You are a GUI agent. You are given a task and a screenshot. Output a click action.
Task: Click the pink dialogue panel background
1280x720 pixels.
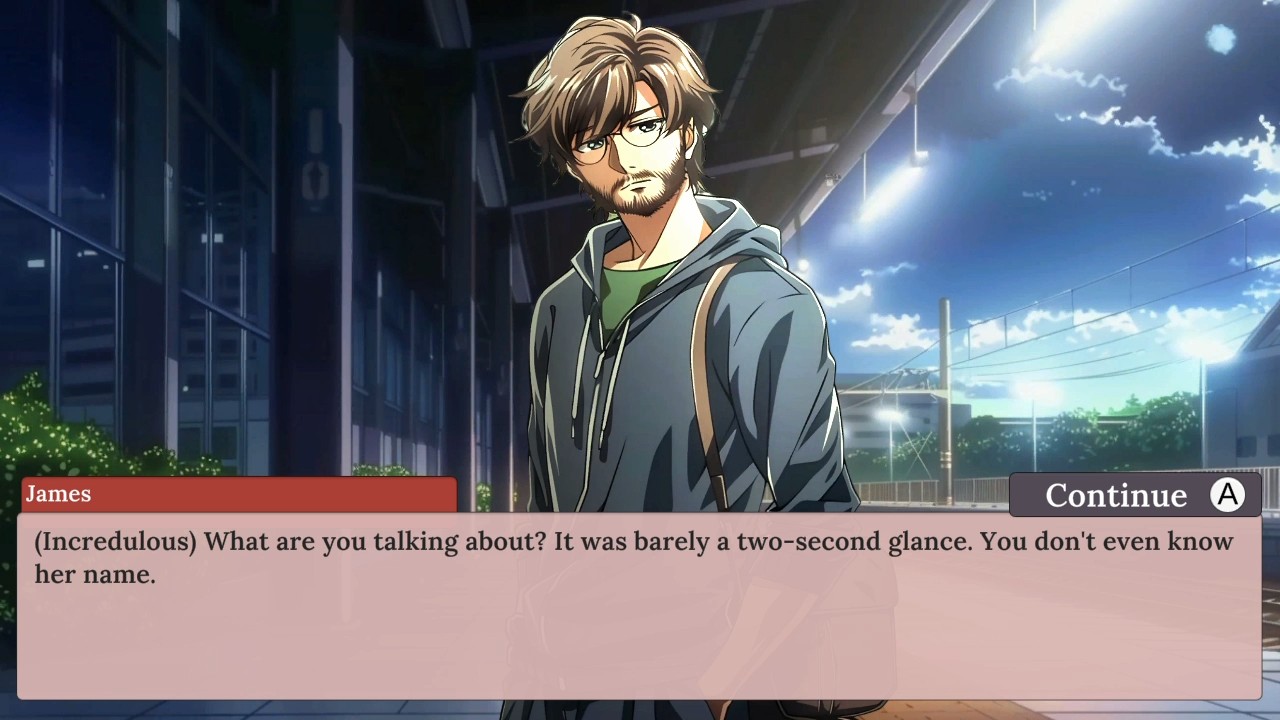(x=640, y=650)
